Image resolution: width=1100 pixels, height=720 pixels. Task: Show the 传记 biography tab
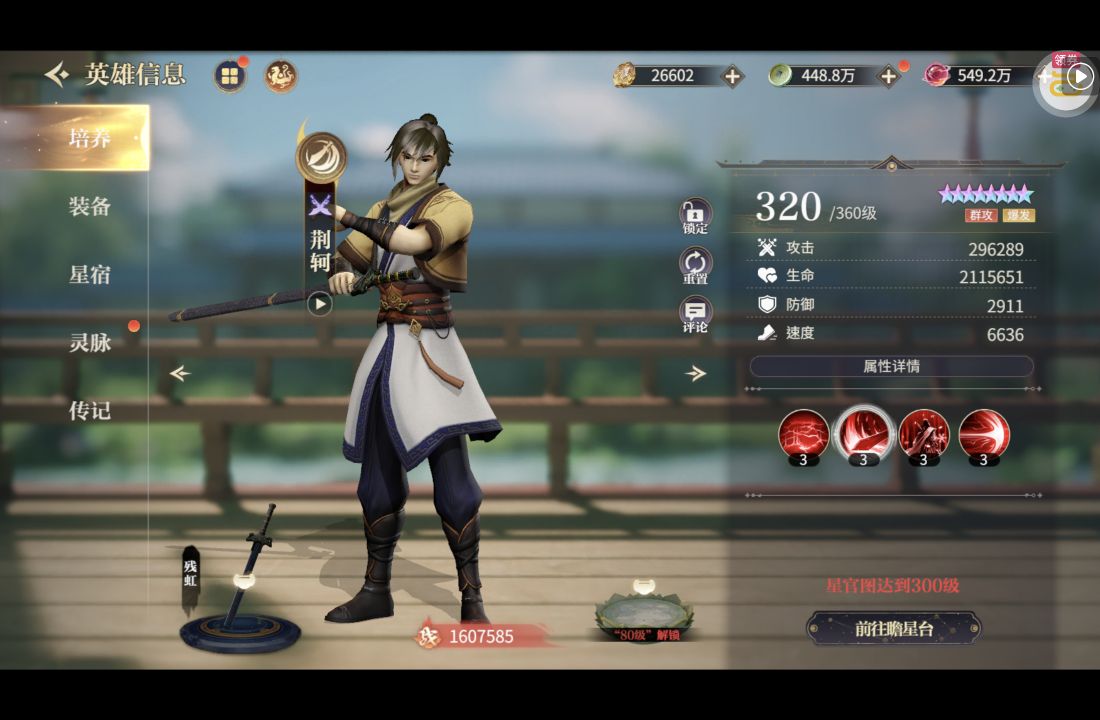(x=89, y=411)
